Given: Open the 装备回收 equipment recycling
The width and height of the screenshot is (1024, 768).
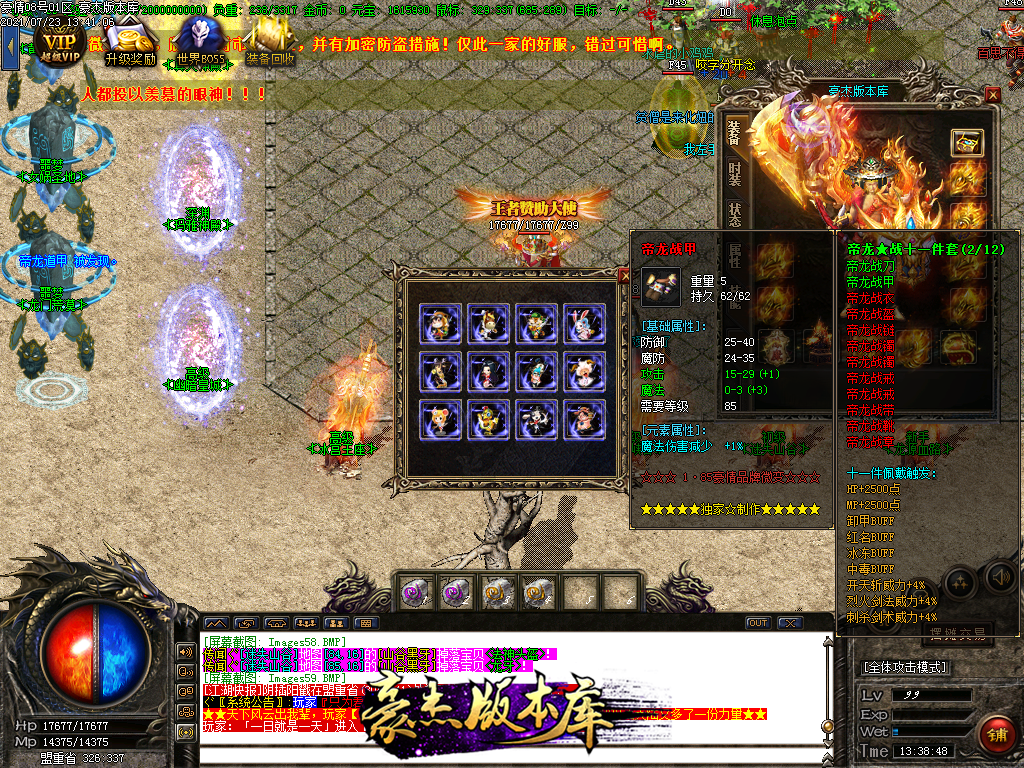Looking at the screenshot, I should [x=270, y=43].
